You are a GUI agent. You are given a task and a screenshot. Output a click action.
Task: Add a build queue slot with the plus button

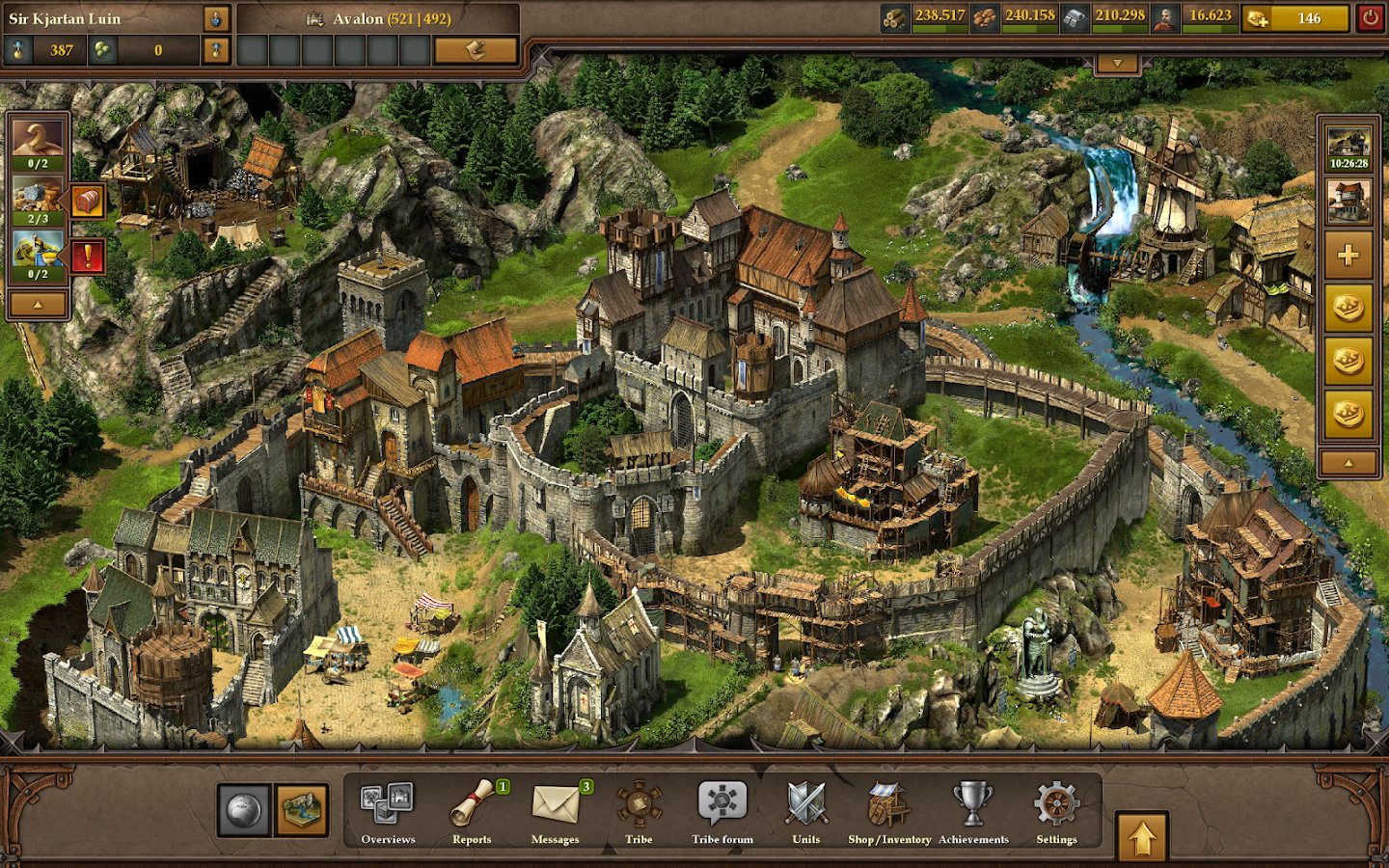[1348, 255]
